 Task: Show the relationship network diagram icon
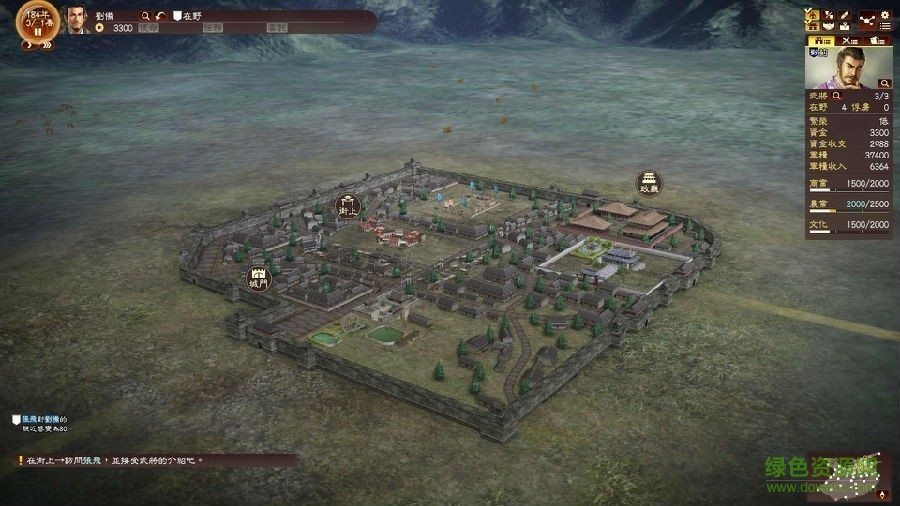pyautogui.click(x=865, y=17)
